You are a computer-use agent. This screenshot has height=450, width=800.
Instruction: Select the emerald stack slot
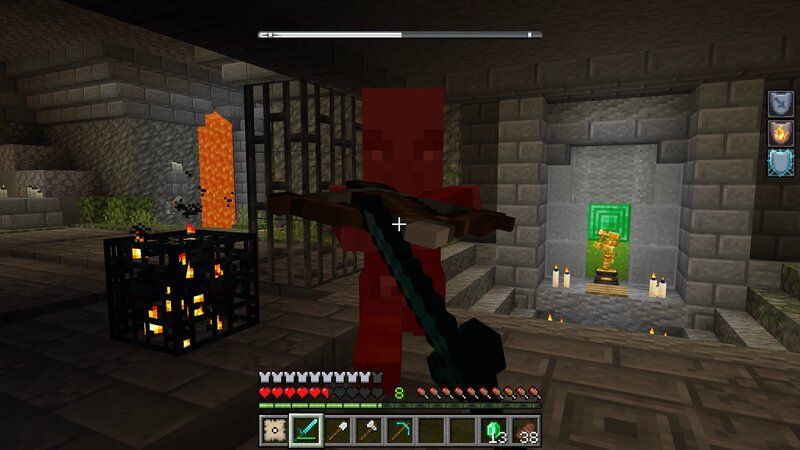pos(495,431)
